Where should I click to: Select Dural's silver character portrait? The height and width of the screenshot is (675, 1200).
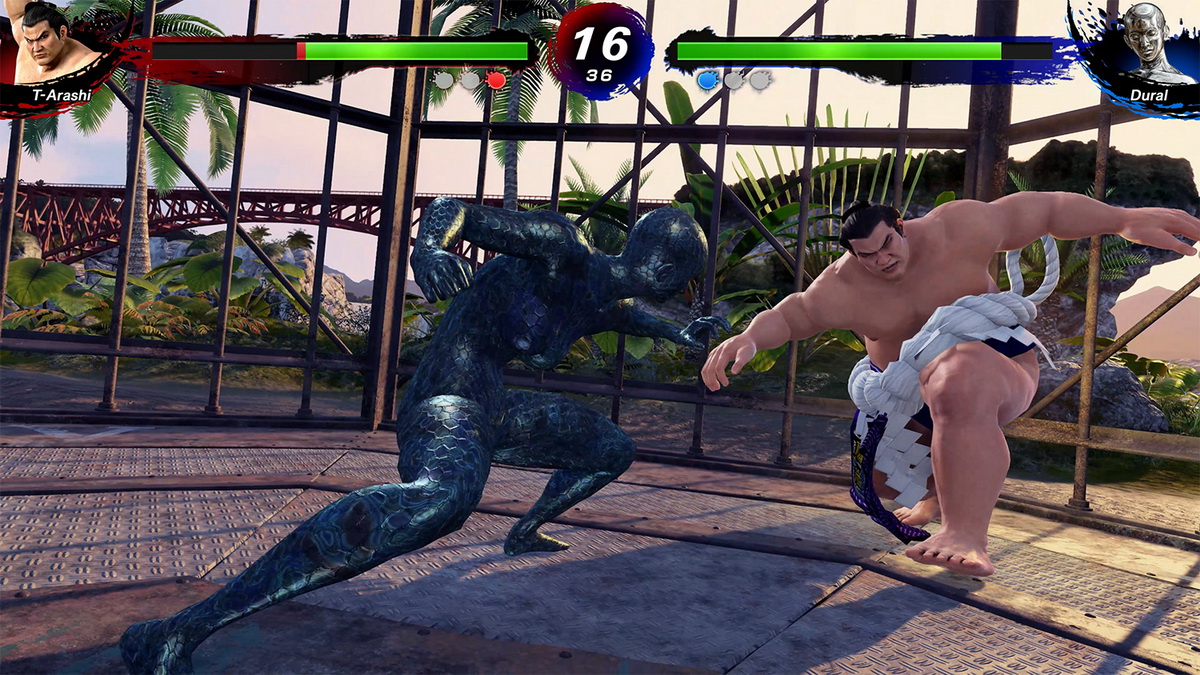pyautogui.click(x=1146, y=42)
